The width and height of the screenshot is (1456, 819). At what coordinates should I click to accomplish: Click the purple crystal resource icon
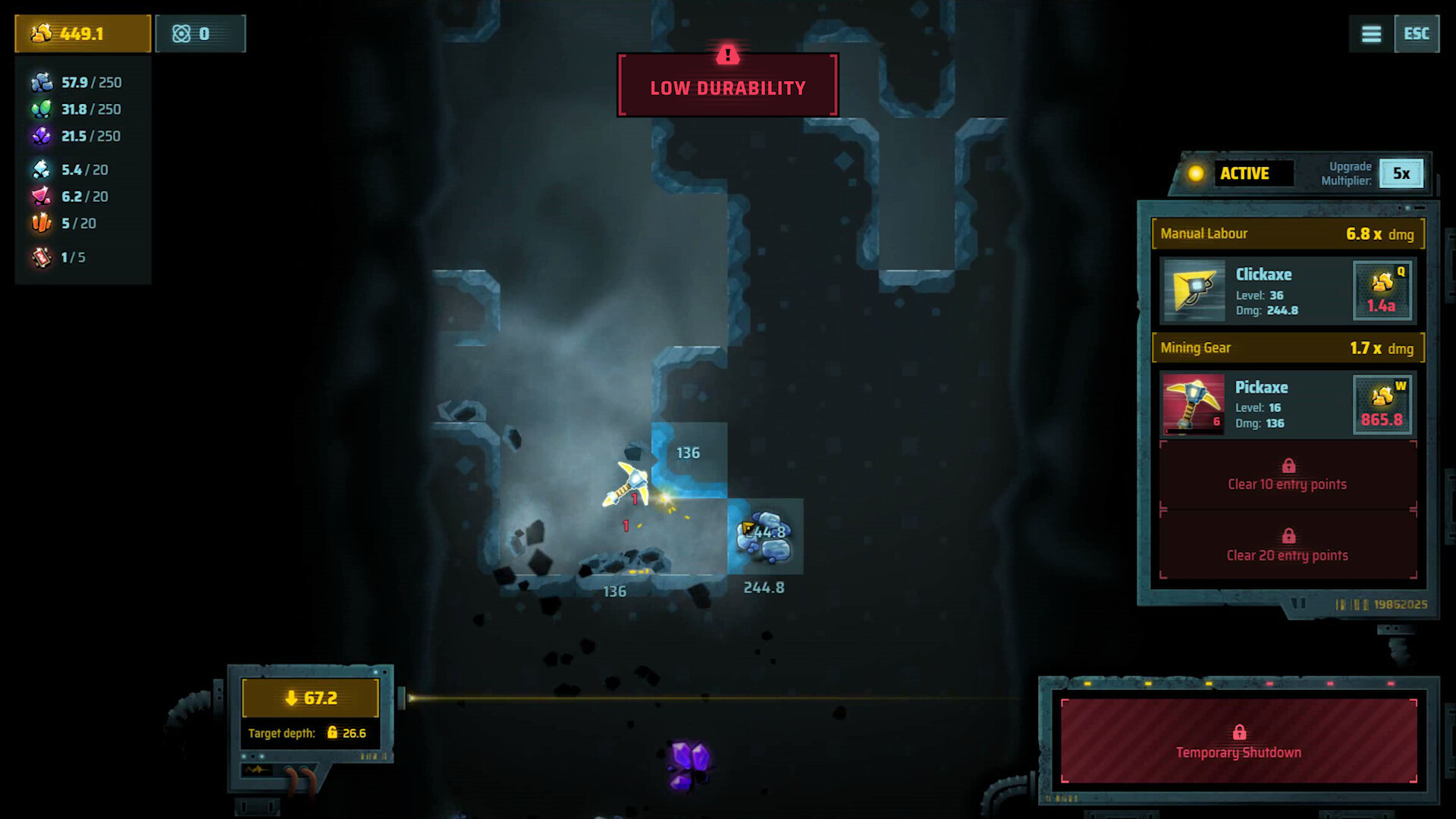click(42, 136)
